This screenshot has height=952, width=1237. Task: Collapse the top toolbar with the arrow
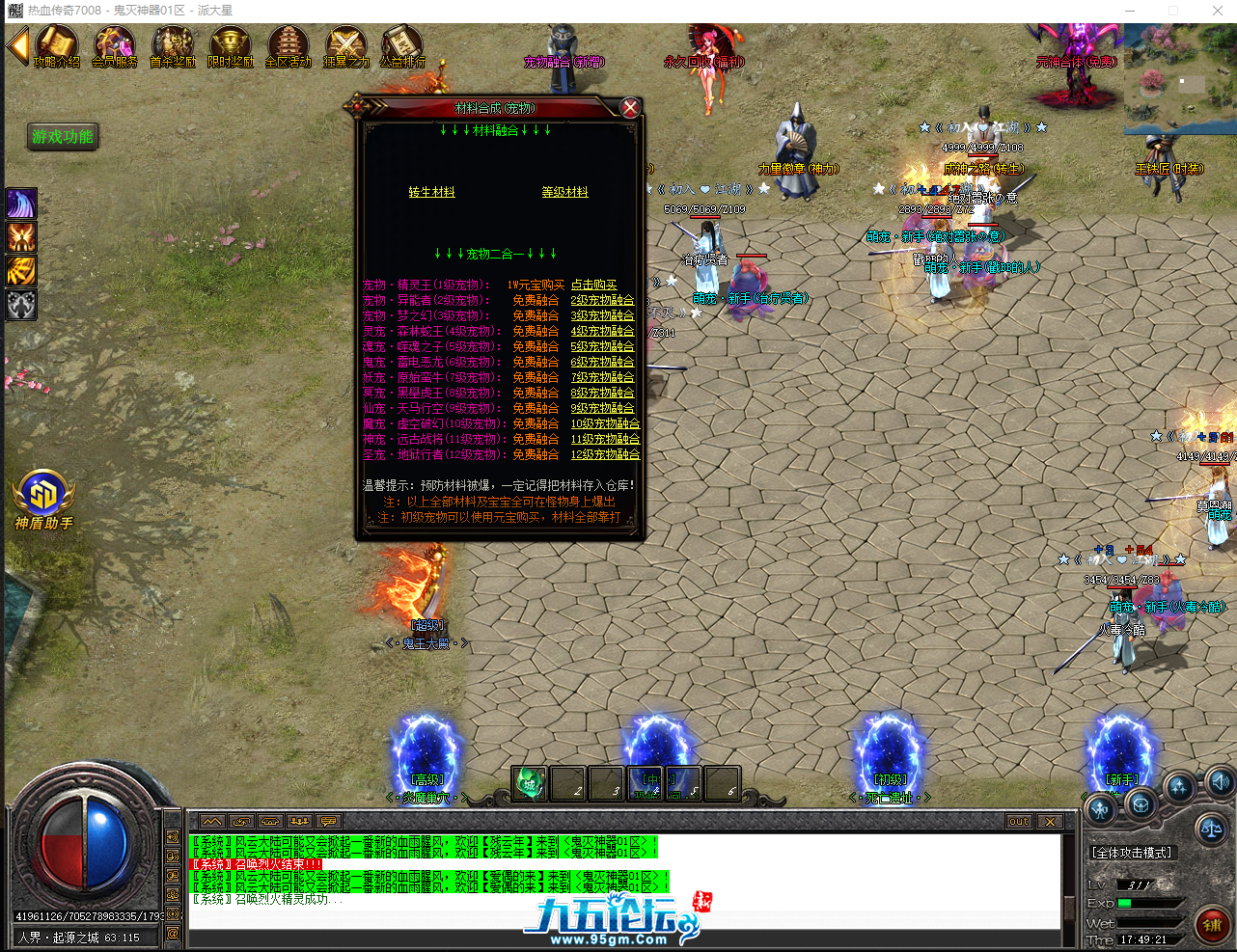pos(15,45)
